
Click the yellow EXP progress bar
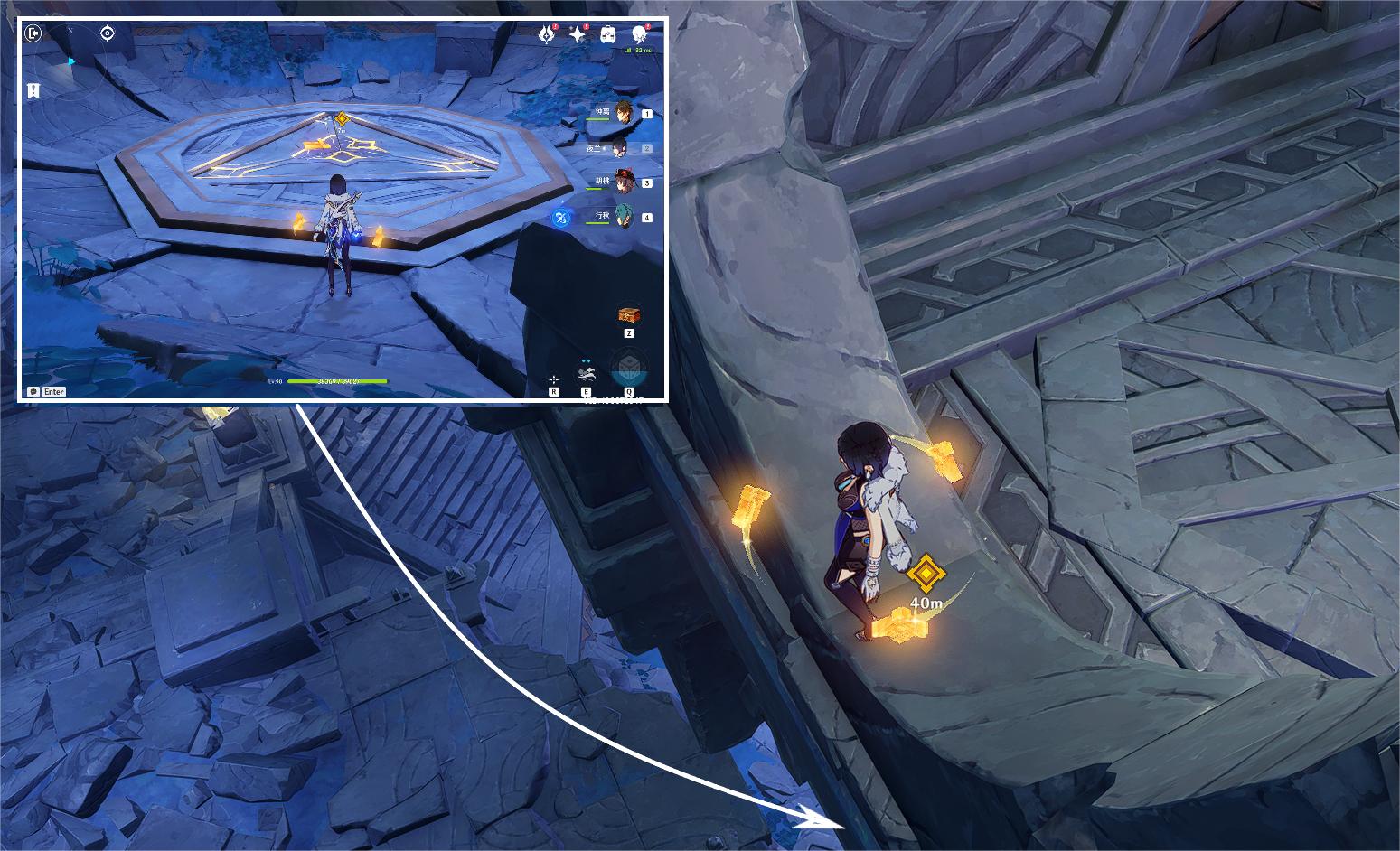(339, 381)
